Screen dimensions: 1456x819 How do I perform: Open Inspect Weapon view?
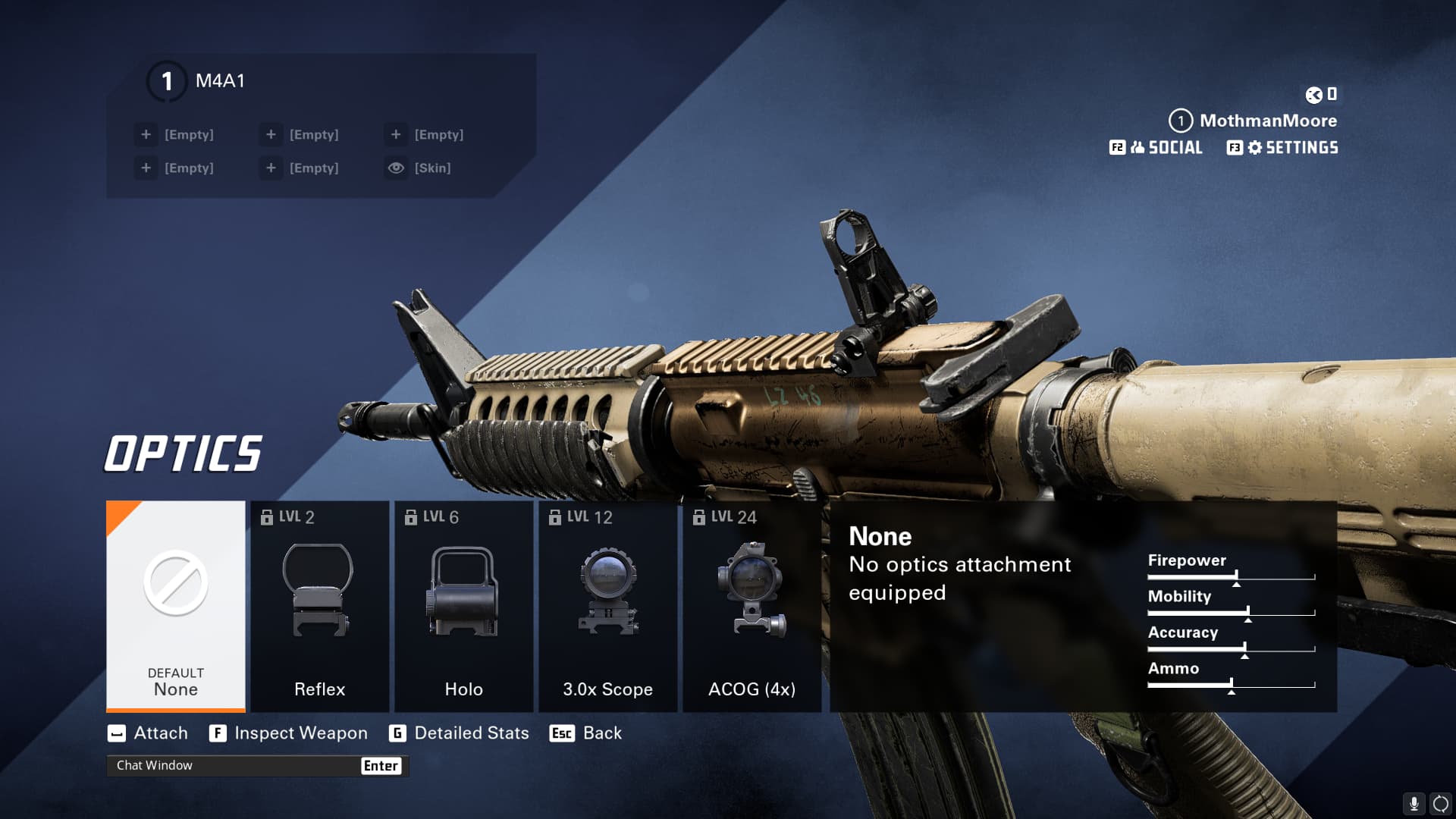289,733
